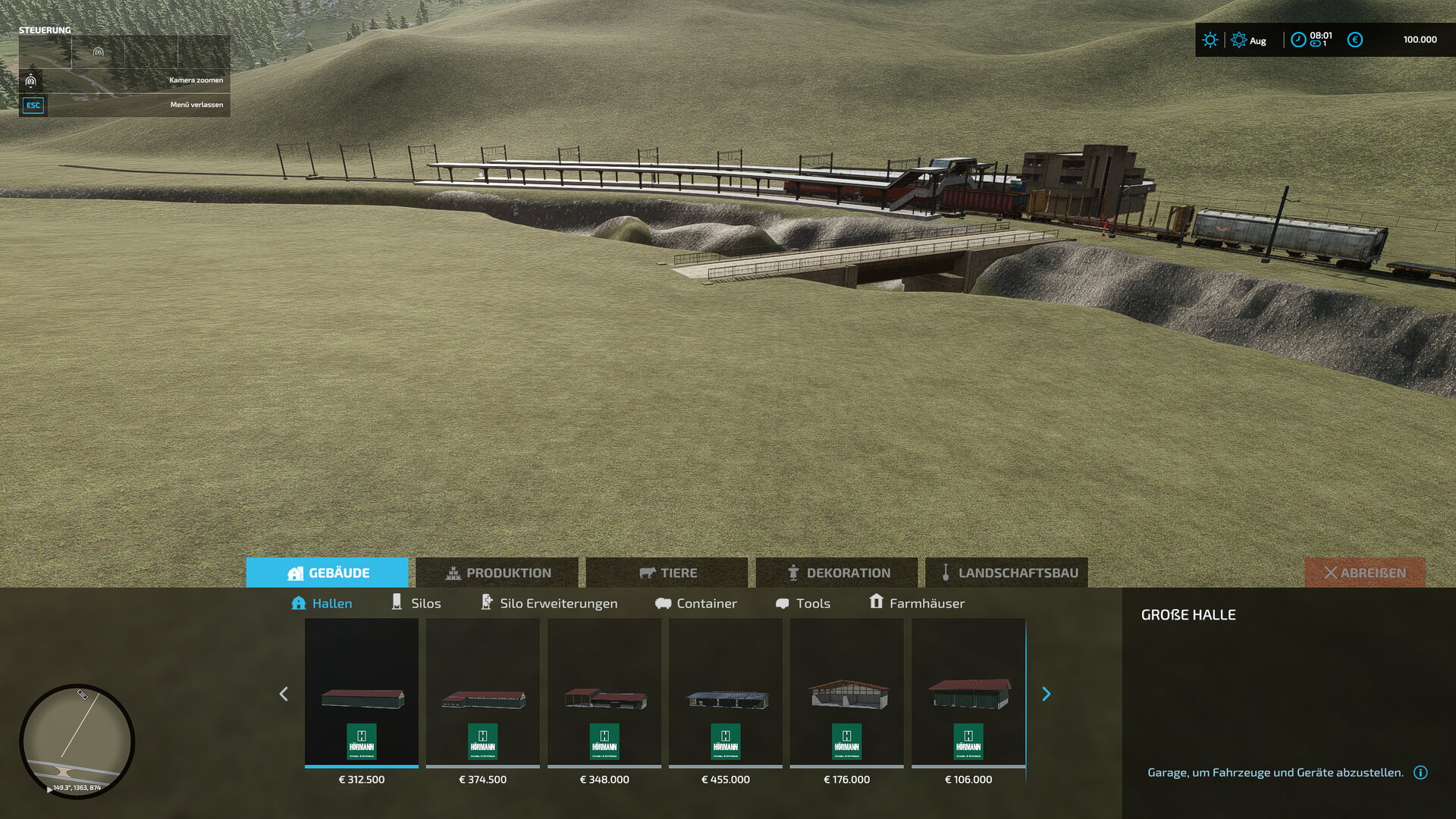Switch to the Dekoration tab

coord(837,573)
